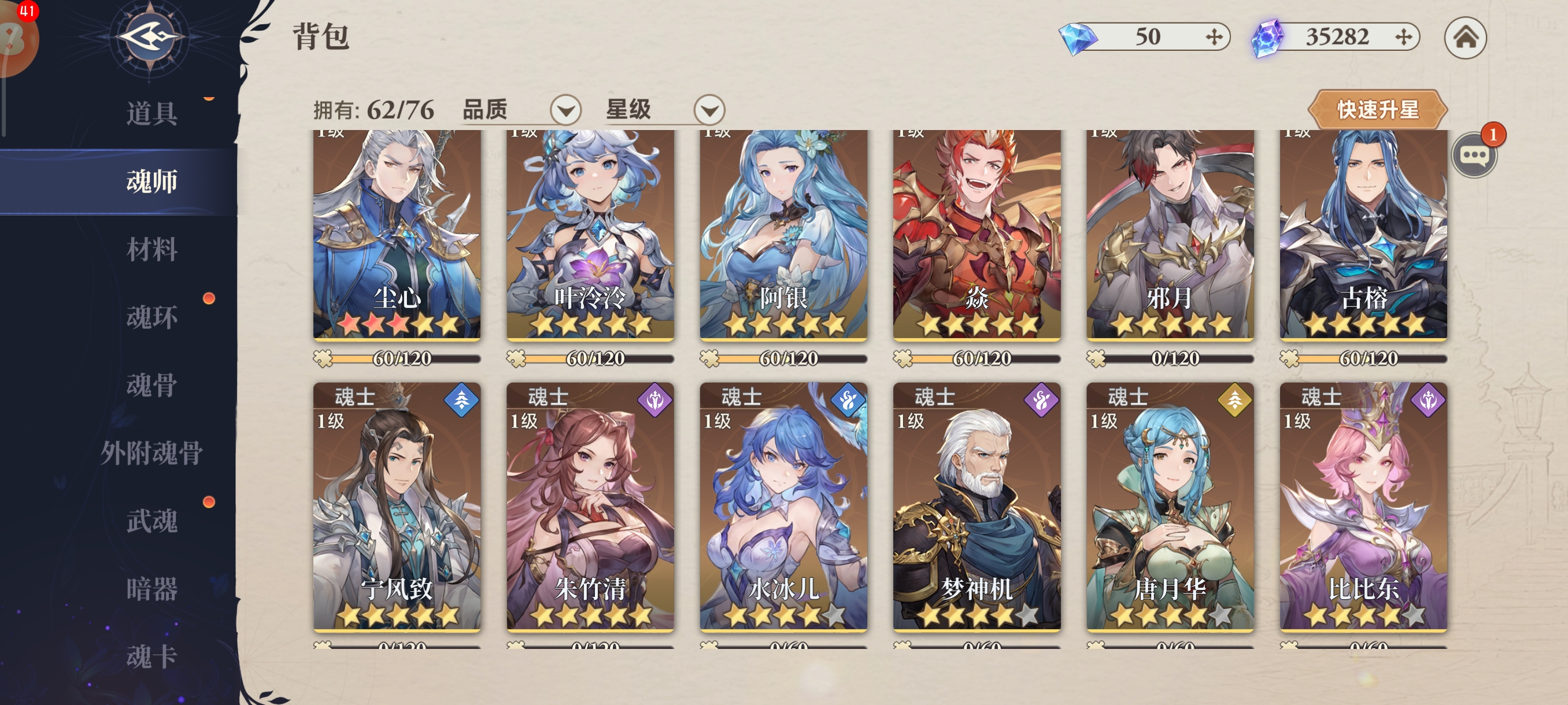1568x705 pixels.
Task: Add more purple crystal currency
Action: point(1404,38)
